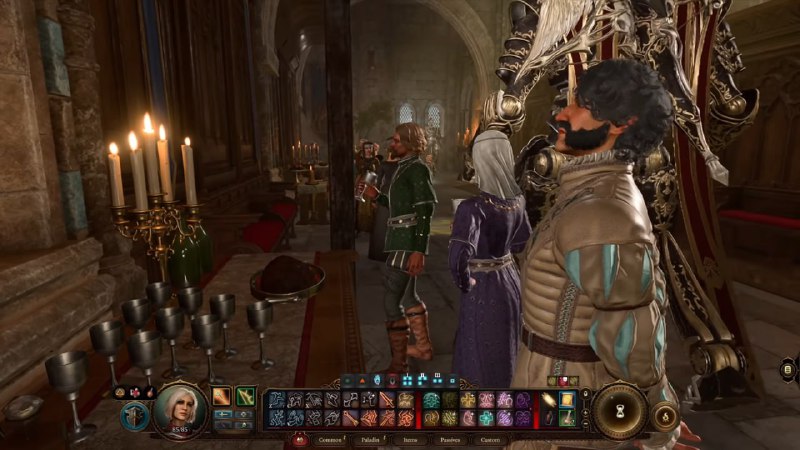Select the ranged bow weapon icon

pyautogui.click(x=245, y=396)
